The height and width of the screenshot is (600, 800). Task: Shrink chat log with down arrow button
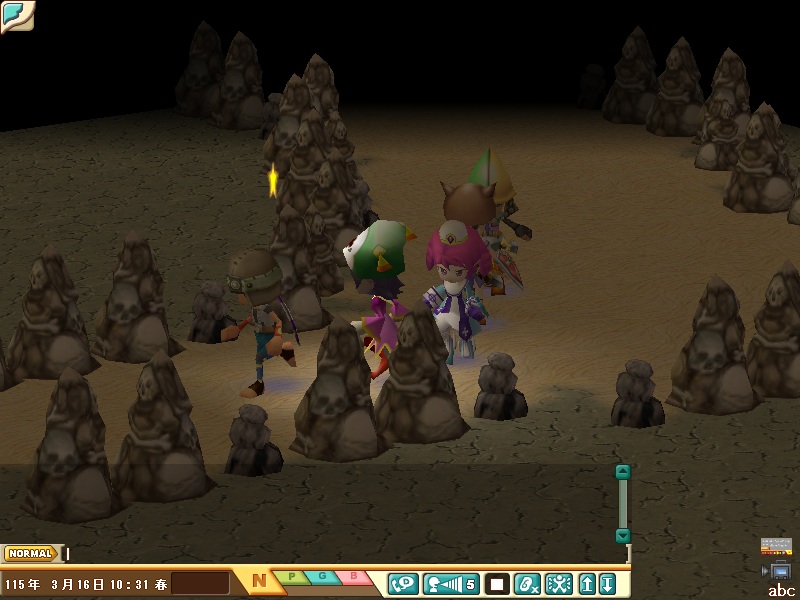pyautogui.click(x=606, y=583)
